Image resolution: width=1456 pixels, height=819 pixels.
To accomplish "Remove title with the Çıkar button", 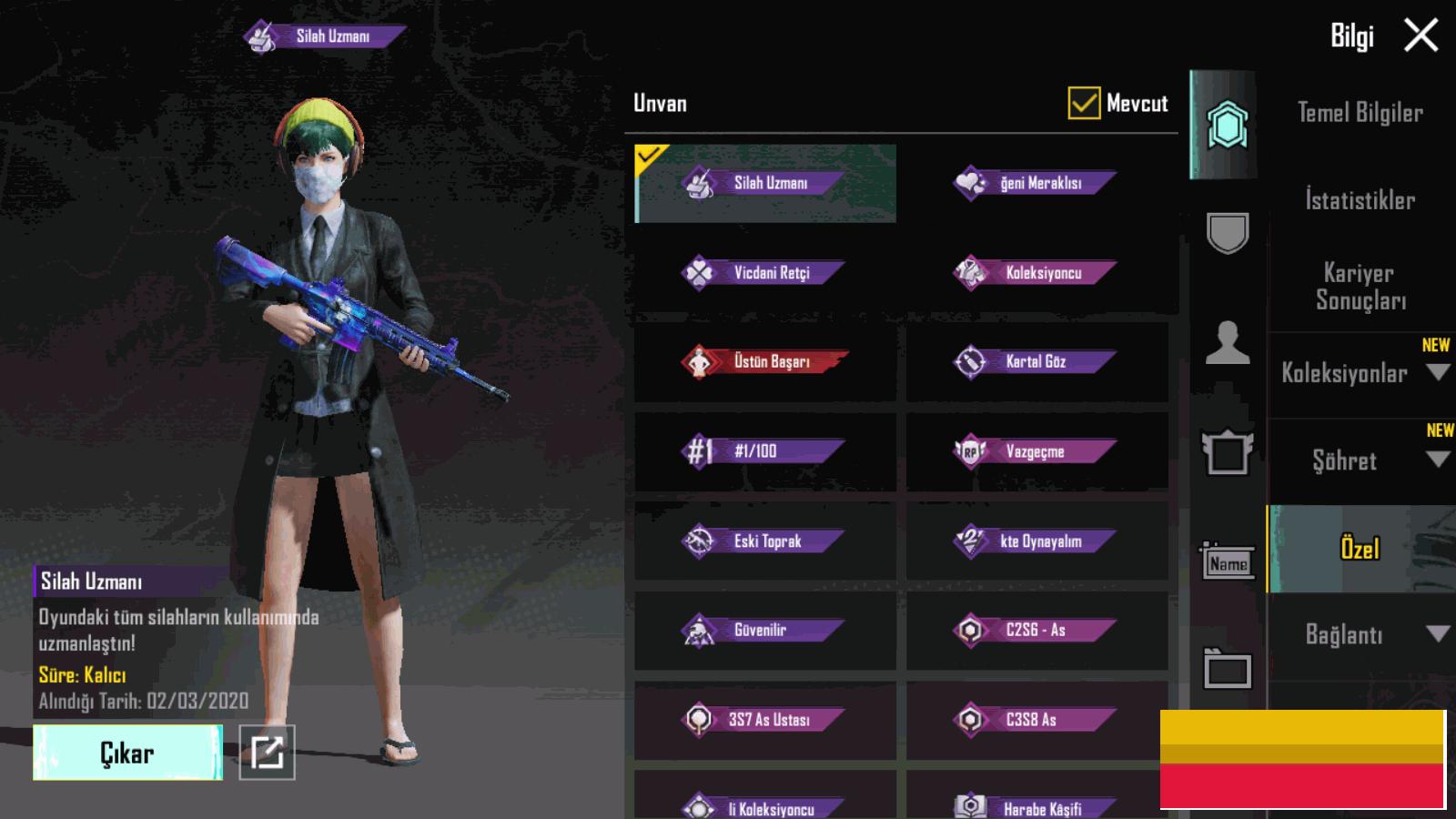I will pyautogui.click(x=127, y=753).
